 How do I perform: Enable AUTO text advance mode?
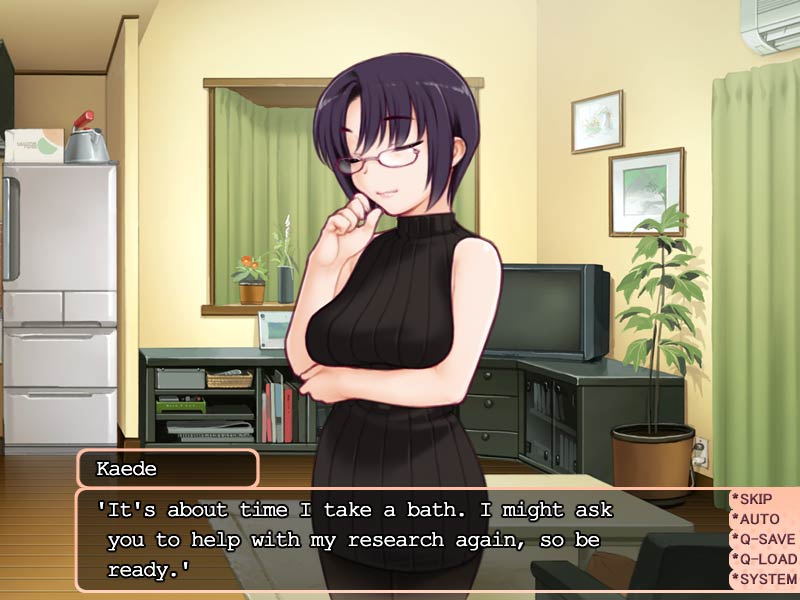pos(762,519)
